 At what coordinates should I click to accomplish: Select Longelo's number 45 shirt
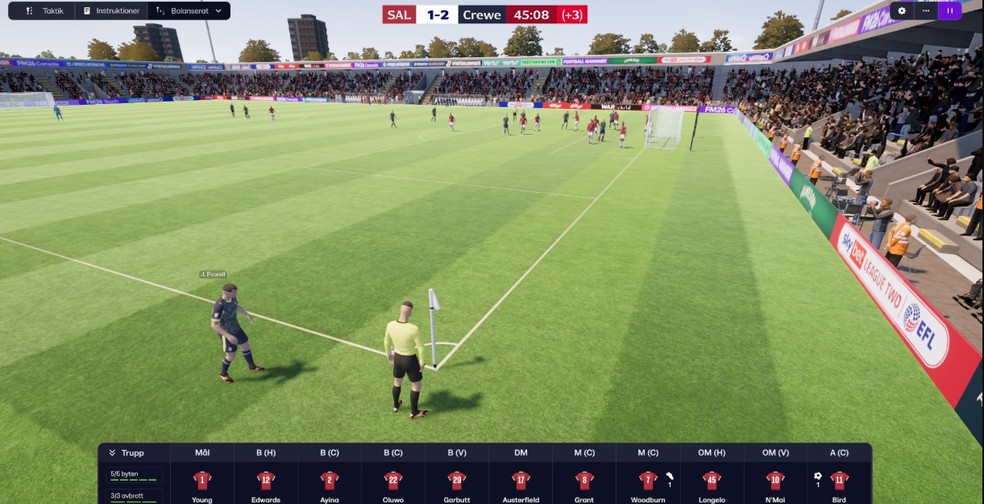[711, 480]
